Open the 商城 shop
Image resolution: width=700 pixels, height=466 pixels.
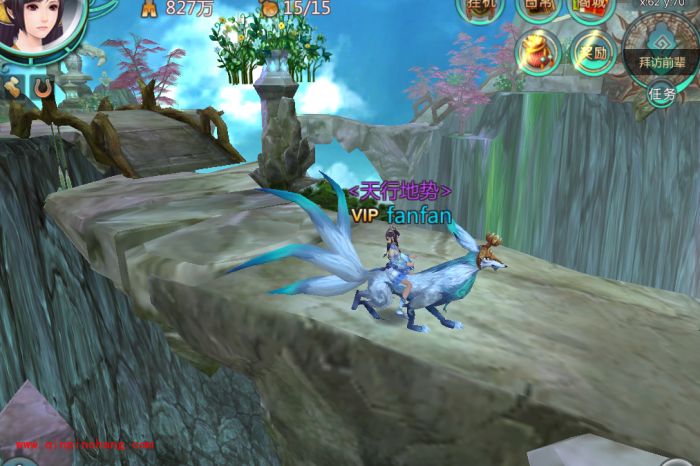591,7
